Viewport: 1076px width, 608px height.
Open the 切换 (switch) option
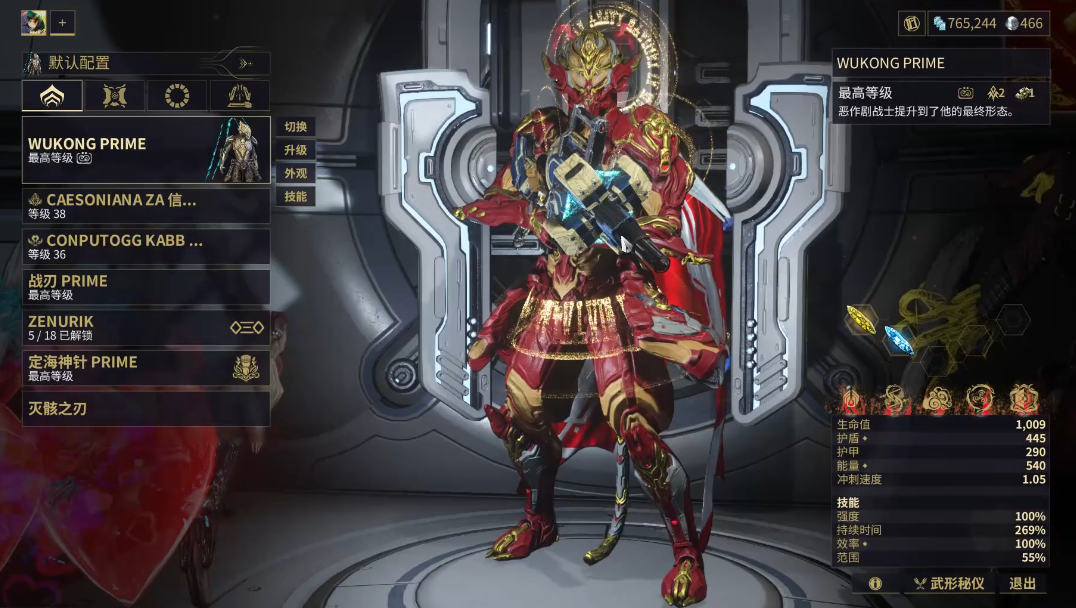pos(295,127)
